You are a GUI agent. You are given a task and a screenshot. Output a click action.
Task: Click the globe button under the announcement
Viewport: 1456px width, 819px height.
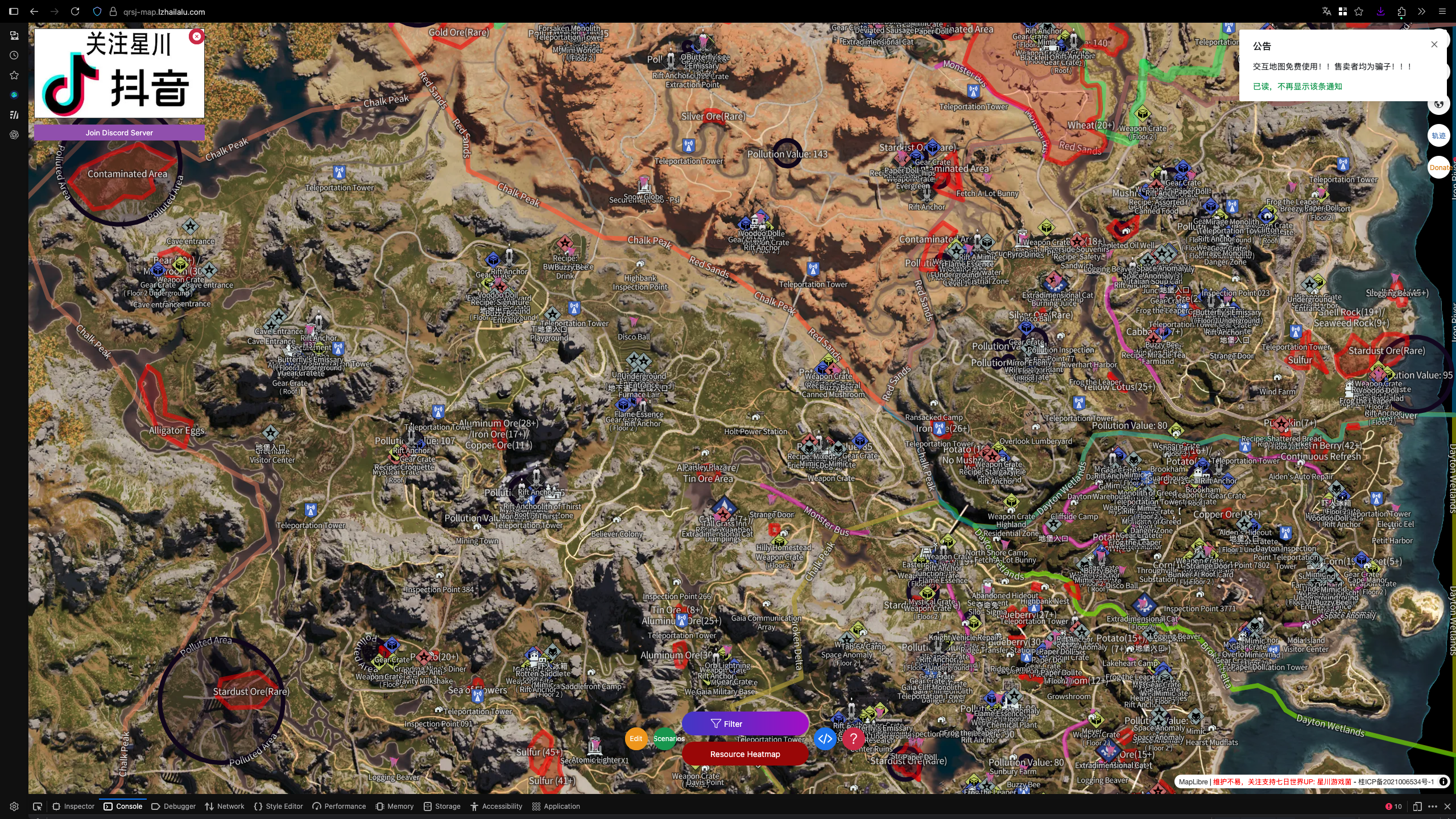point(1438,104)
